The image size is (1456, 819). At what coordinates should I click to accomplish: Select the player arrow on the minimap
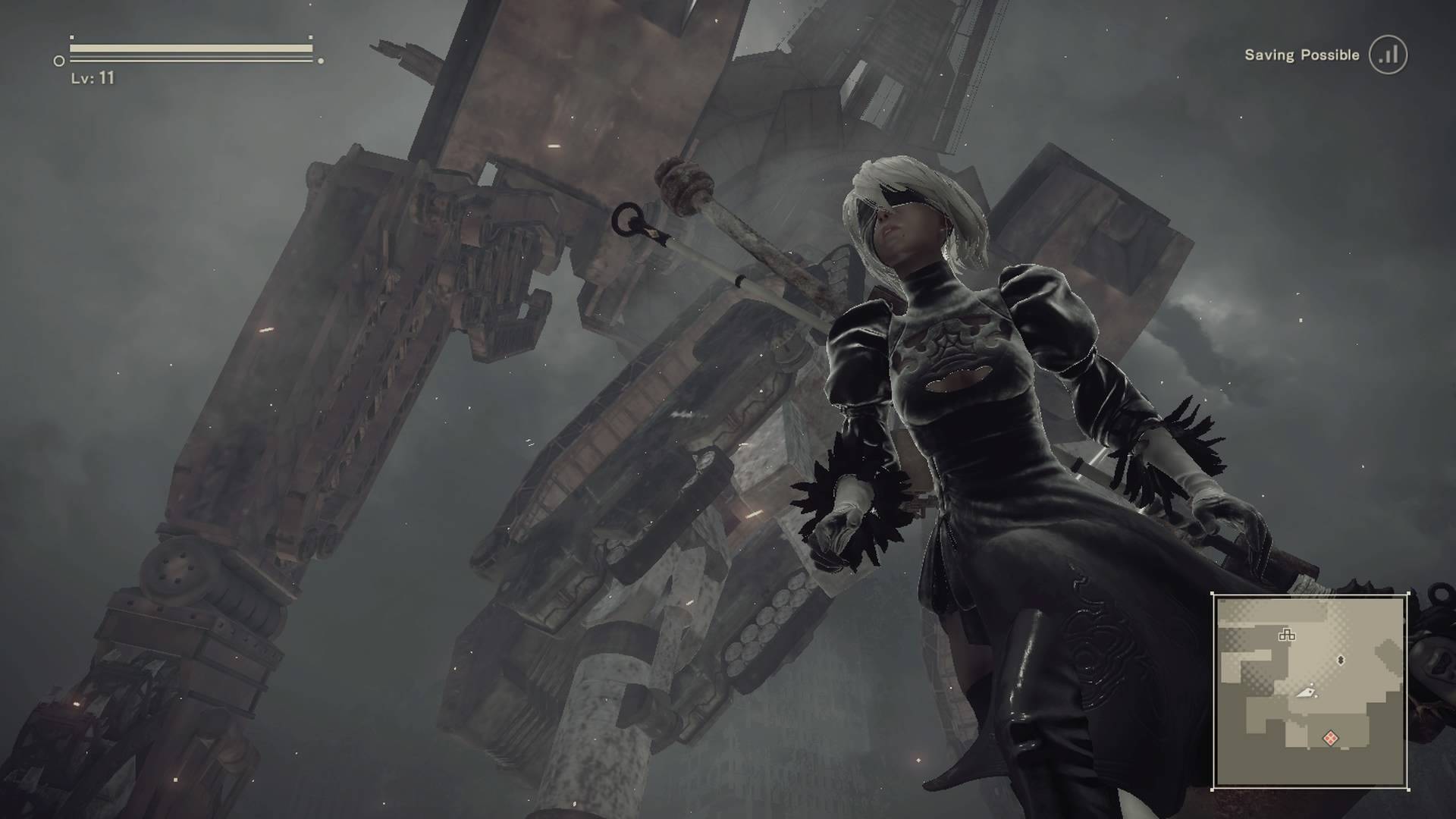[1306, 693]
